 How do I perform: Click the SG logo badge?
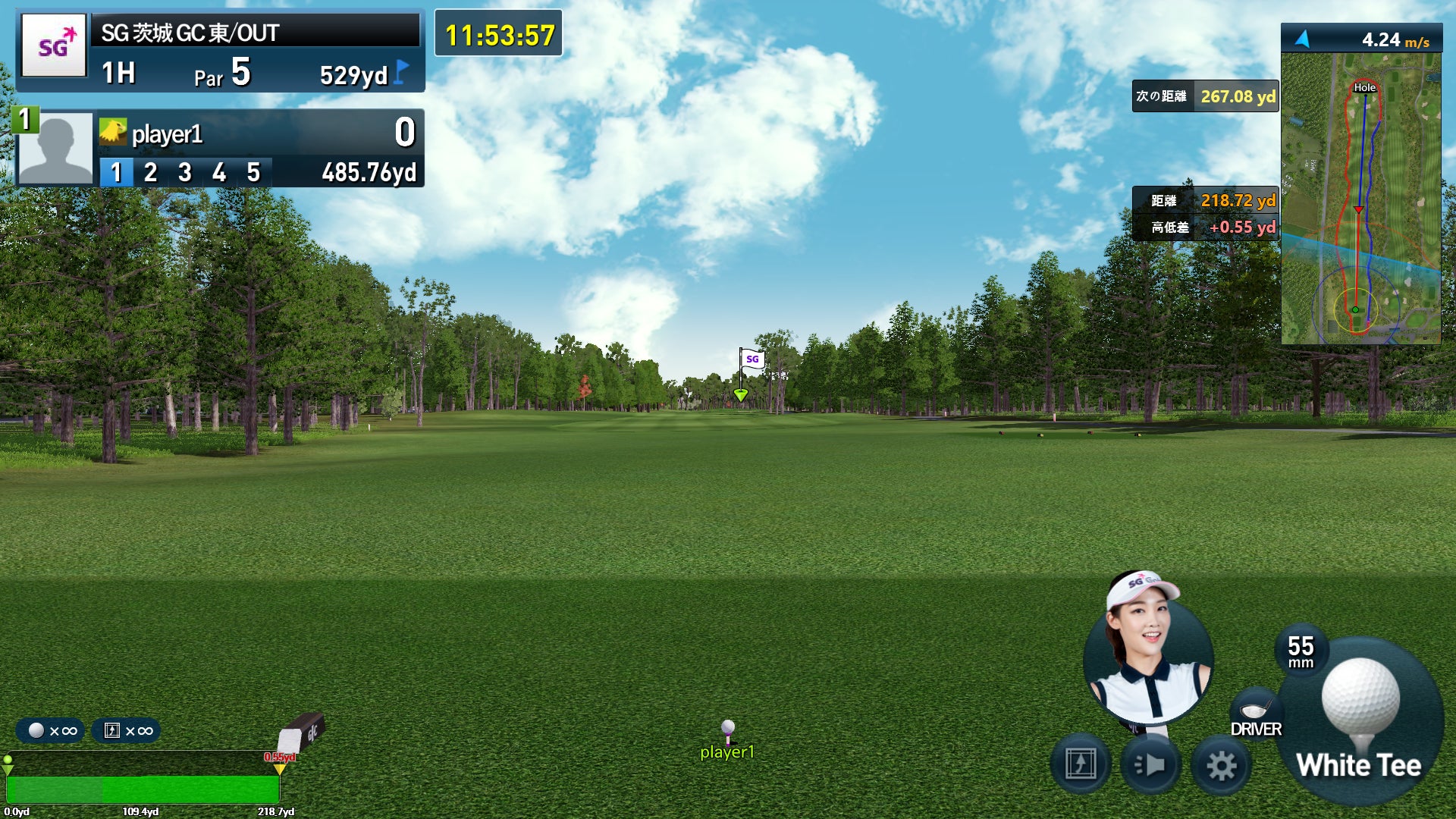54,46
